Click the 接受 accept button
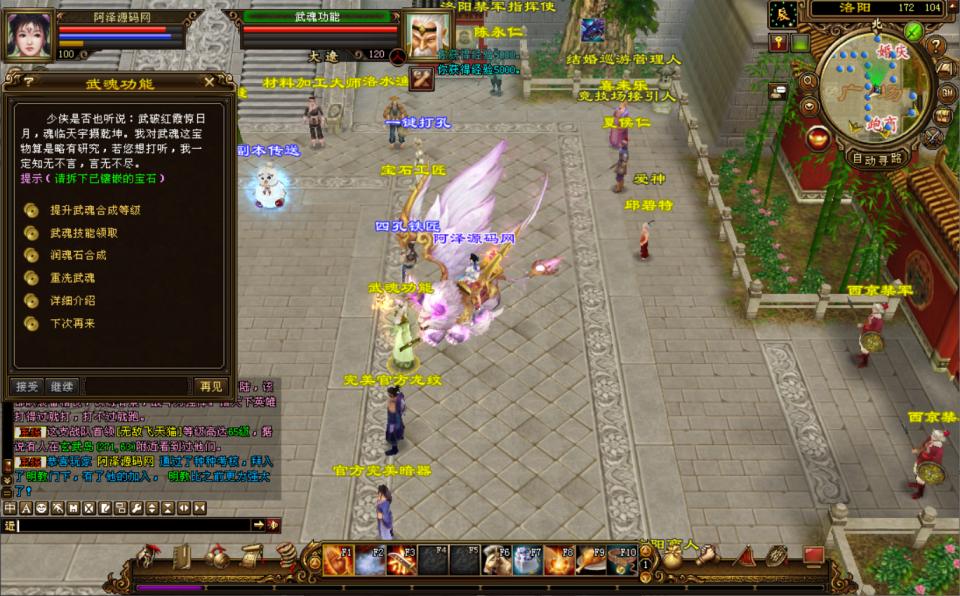This screenshot has height=596, width=960. click(26, 386)
